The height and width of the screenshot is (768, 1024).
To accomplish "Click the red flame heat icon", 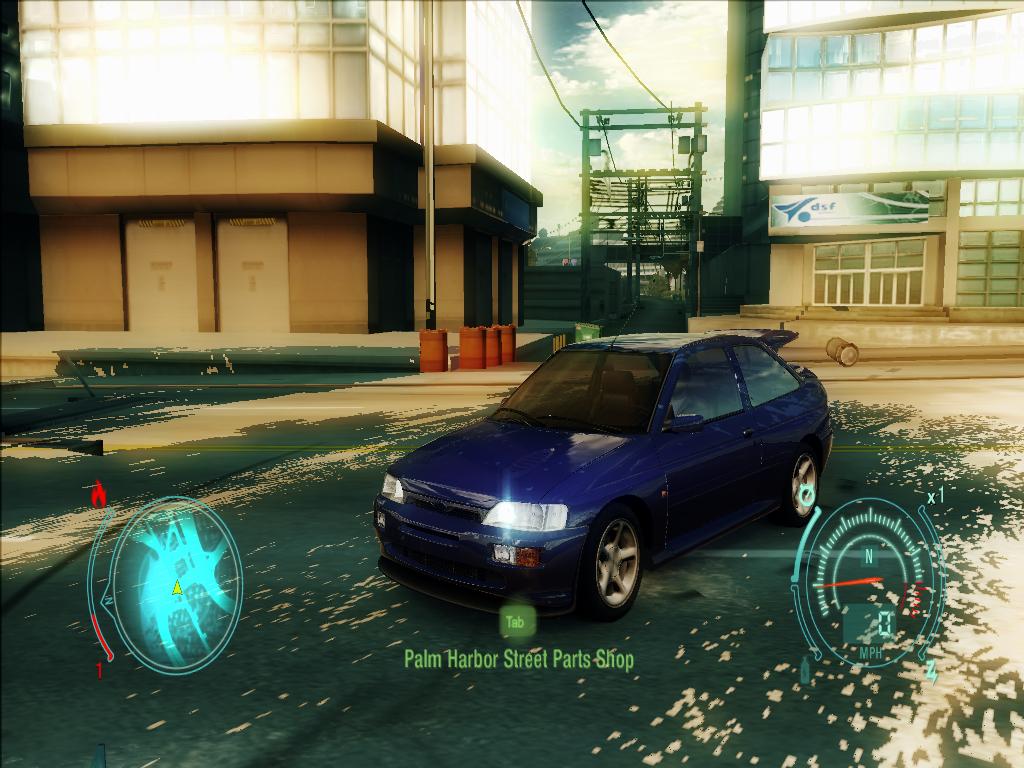I will pos(98,494).
